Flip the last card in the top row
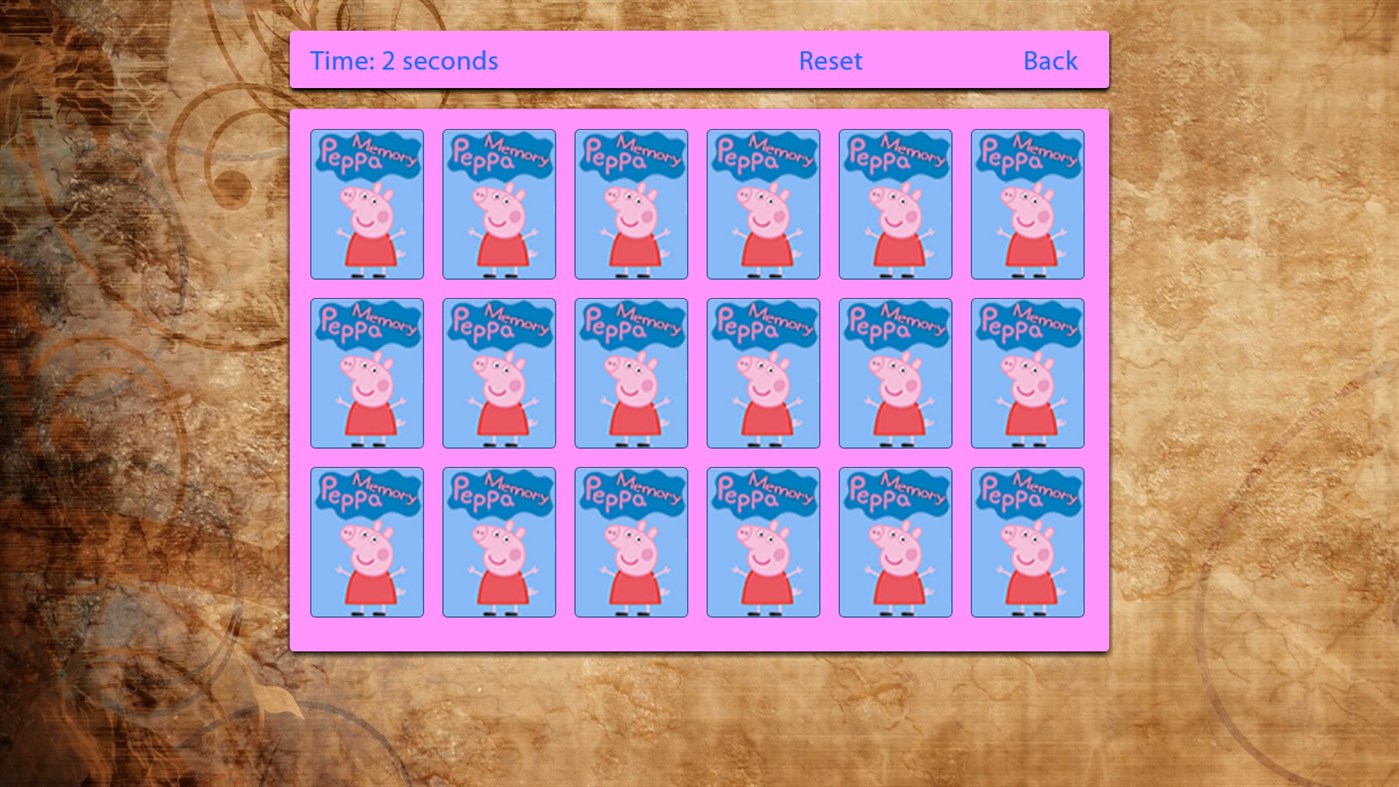Image resolution: width=1399 pixels, height=787 pixels. (x=1027, y=203)
